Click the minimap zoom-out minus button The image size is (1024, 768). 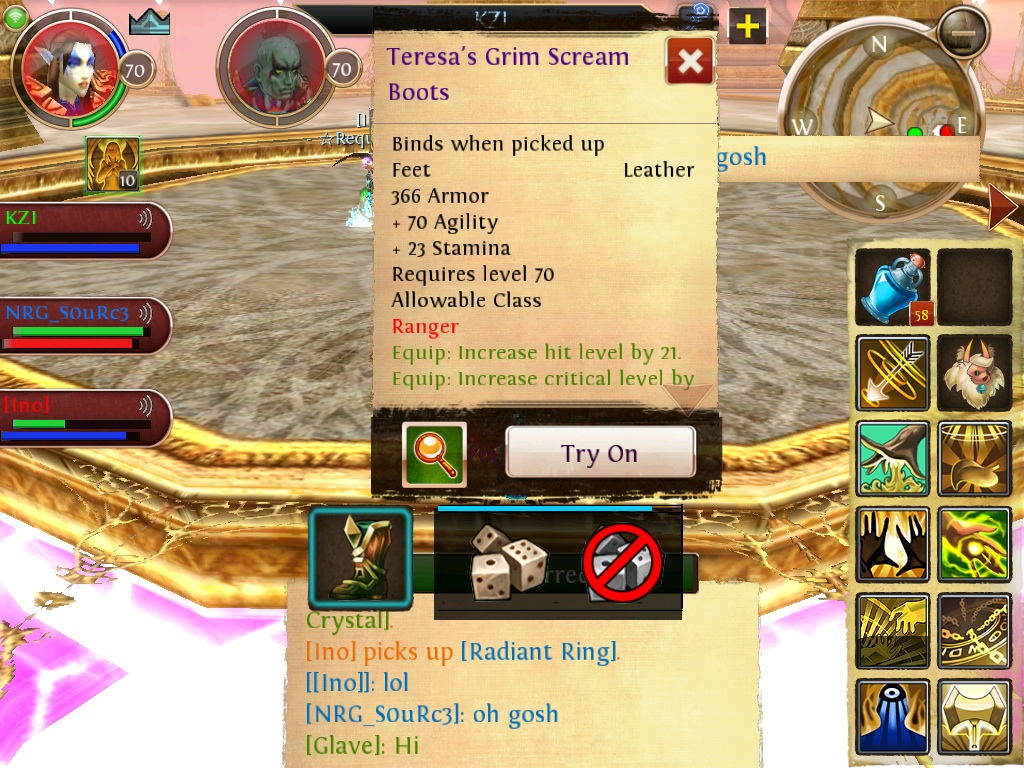(964, 33)
